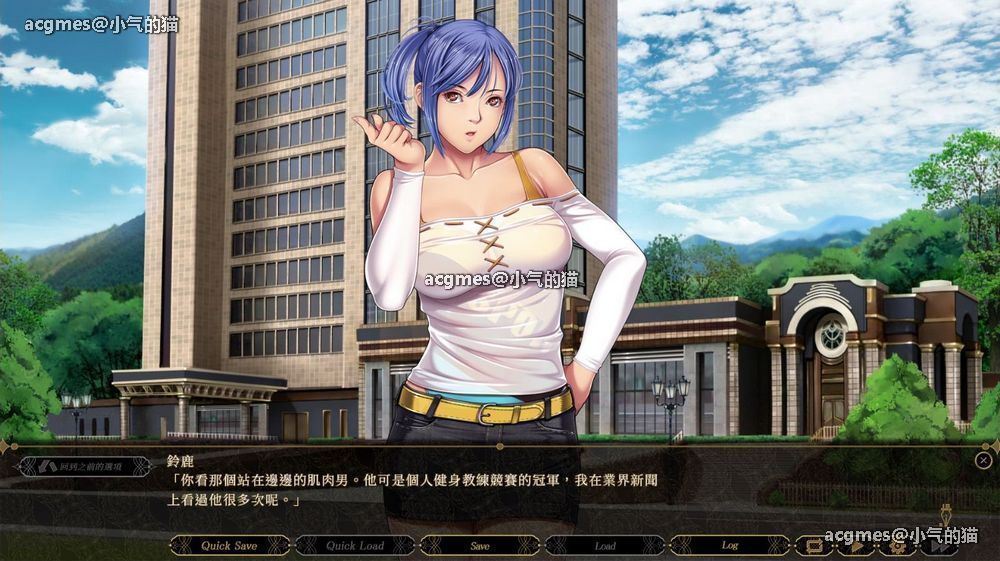This screenshot has width=1000, height=561.
Task: Show the dialogue Log
Action: pyautogui.click(x=730, y=546)
